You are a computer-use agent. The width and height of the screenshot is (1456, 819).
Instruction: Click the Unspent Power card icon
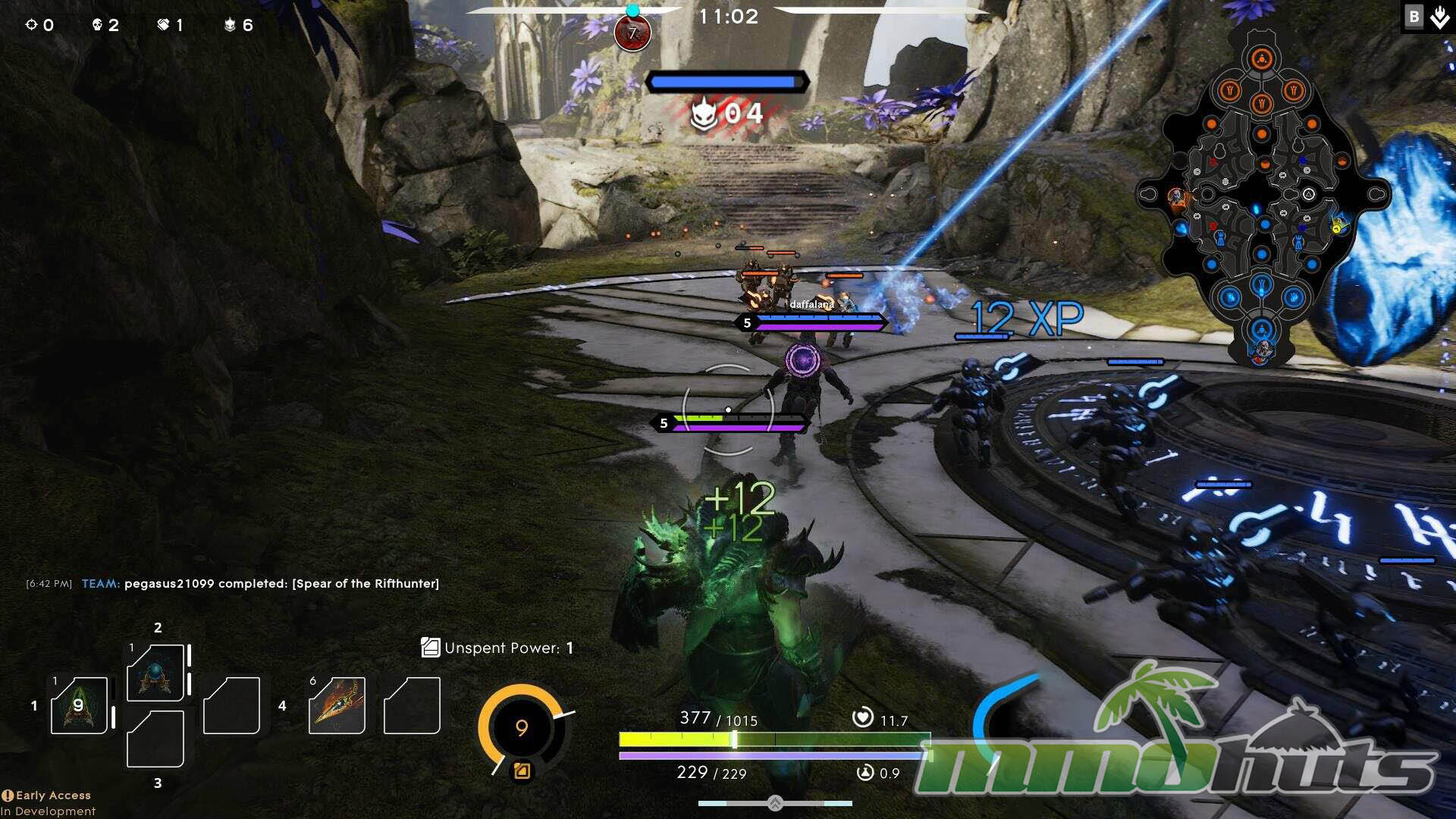coord(430,648)
